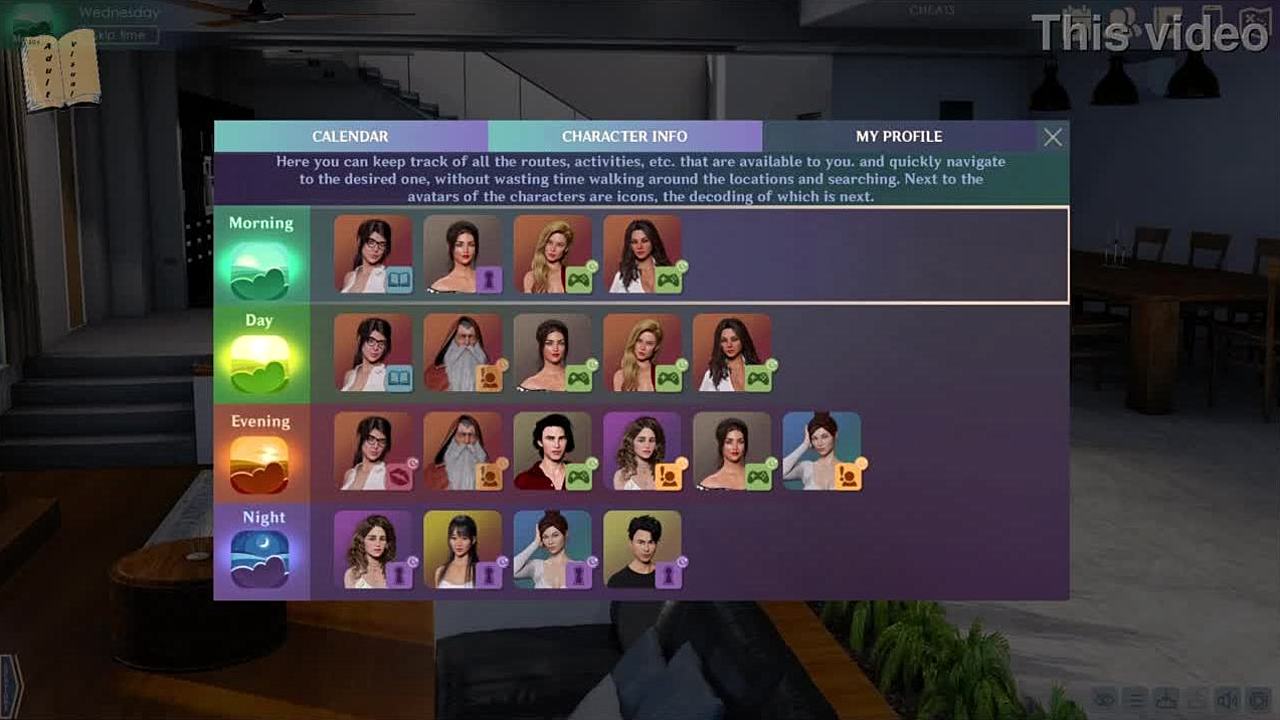Select the Night young man in black shirt
1280x720 pixels.
point(643,549)
